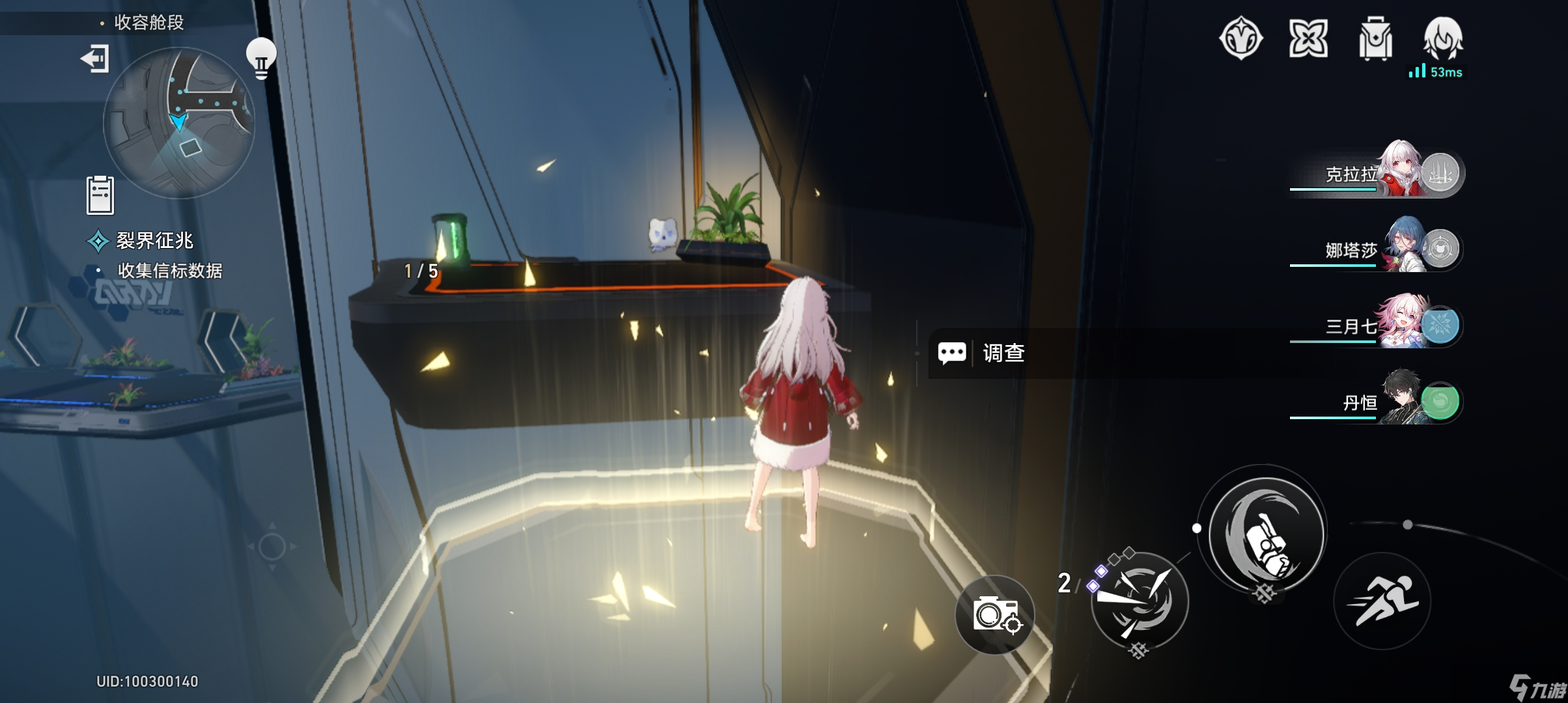Viewport: 1568px width, 703px height.
Task: Activate the technique skill button
Action: tap(1140, 601)
